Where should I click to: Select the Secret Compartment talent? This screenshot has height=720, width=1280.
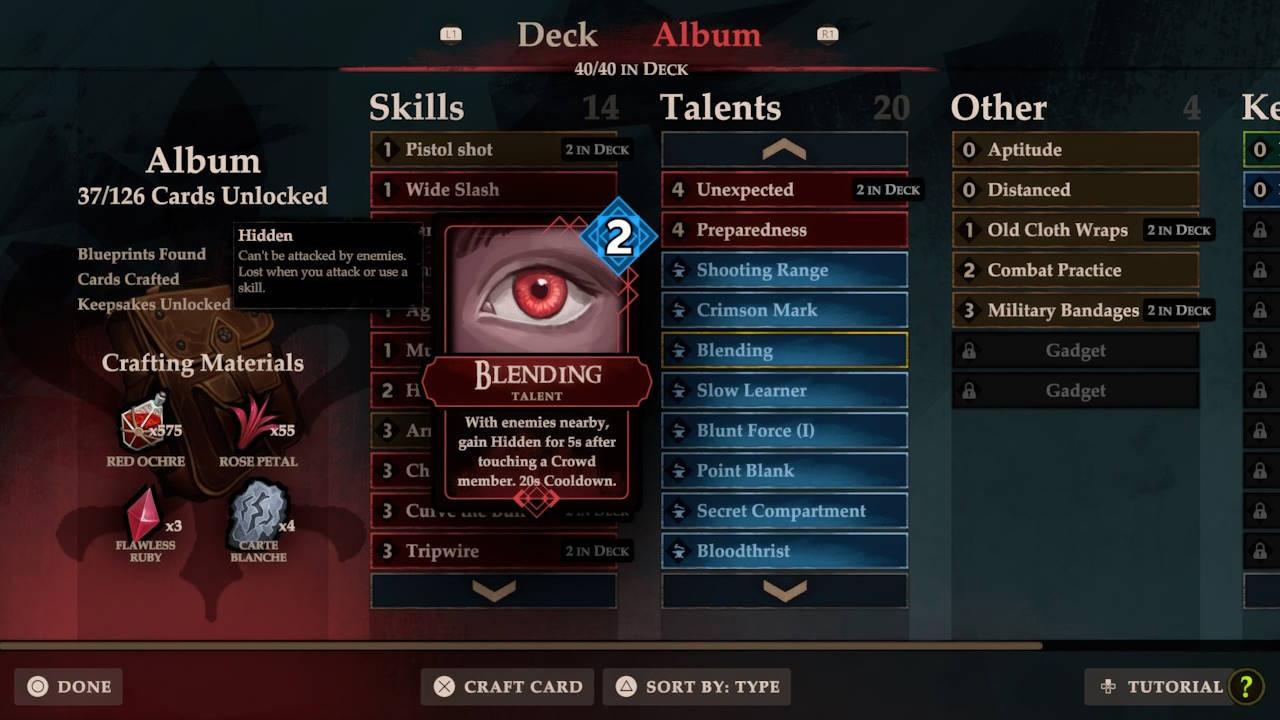tap(784, 511)
